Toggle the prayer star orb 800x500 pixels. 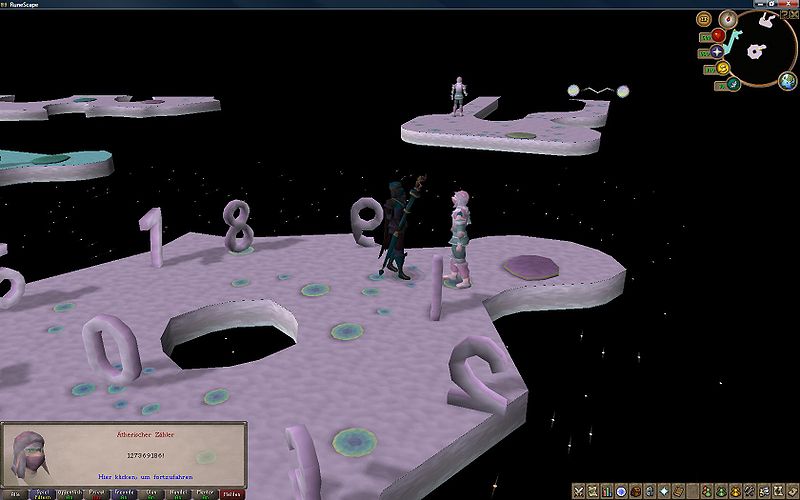coord(717,52)
